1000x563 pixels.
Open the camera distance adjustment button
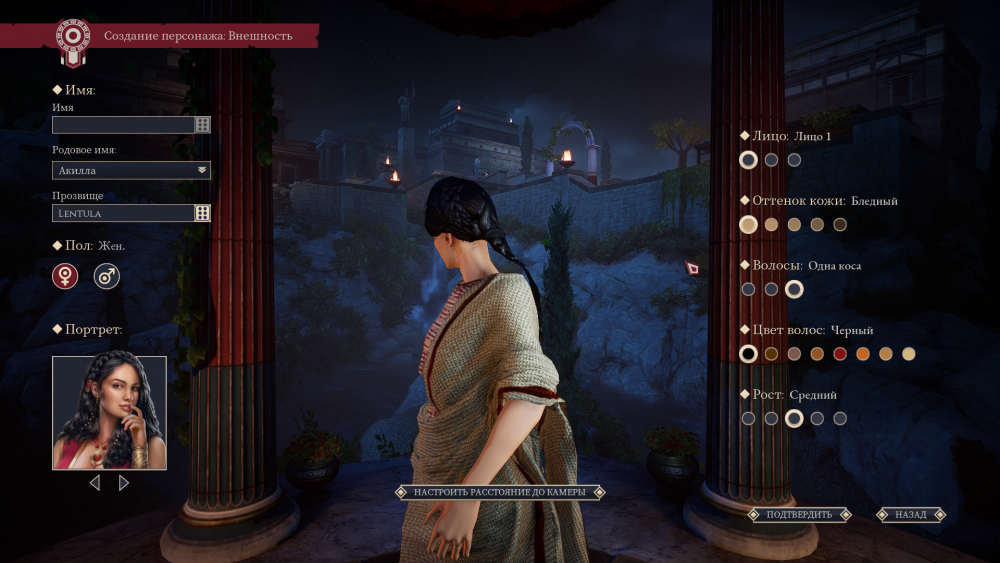coord(499,492)
